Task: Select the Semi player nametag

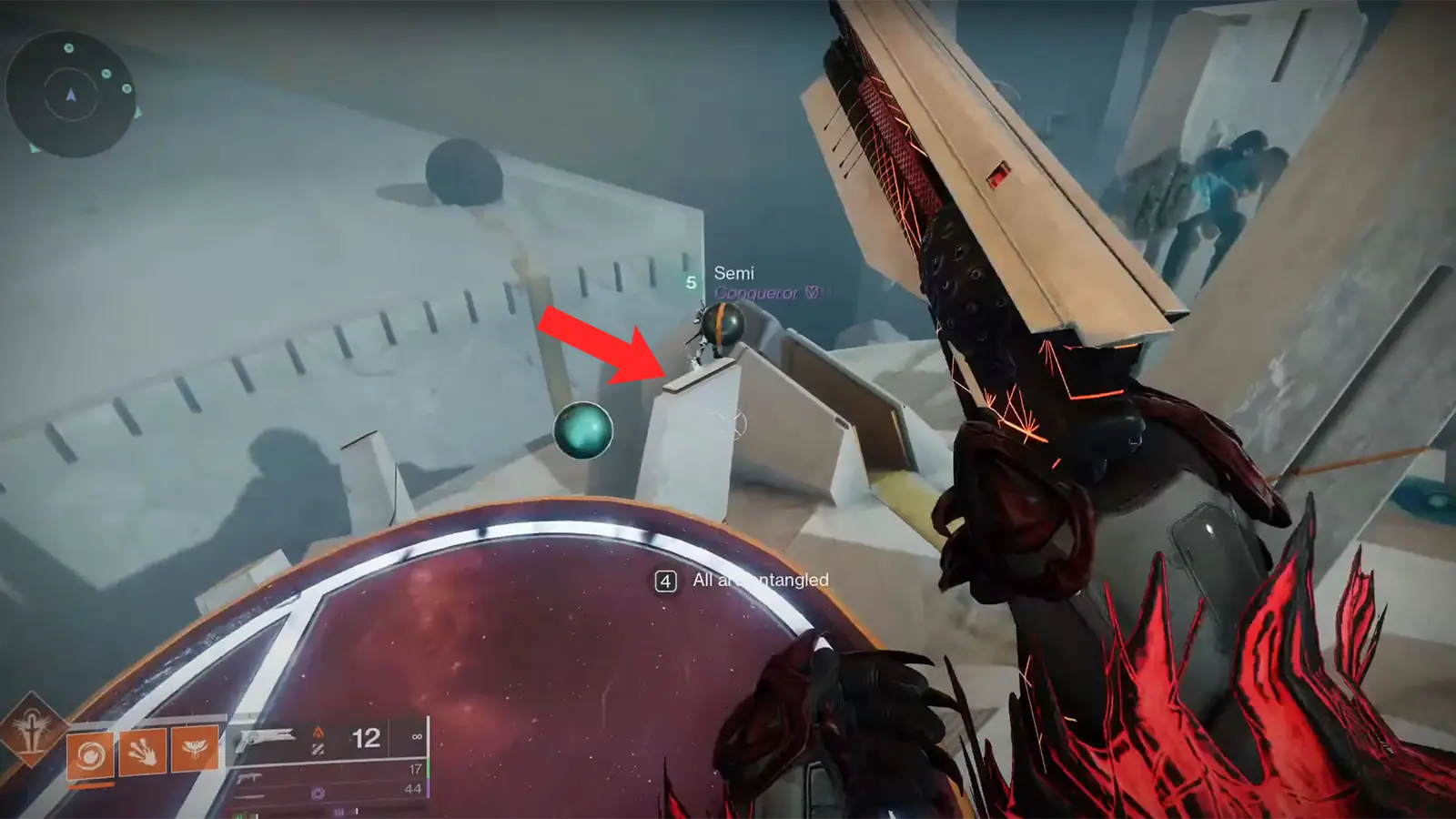Action: point(735,272)
